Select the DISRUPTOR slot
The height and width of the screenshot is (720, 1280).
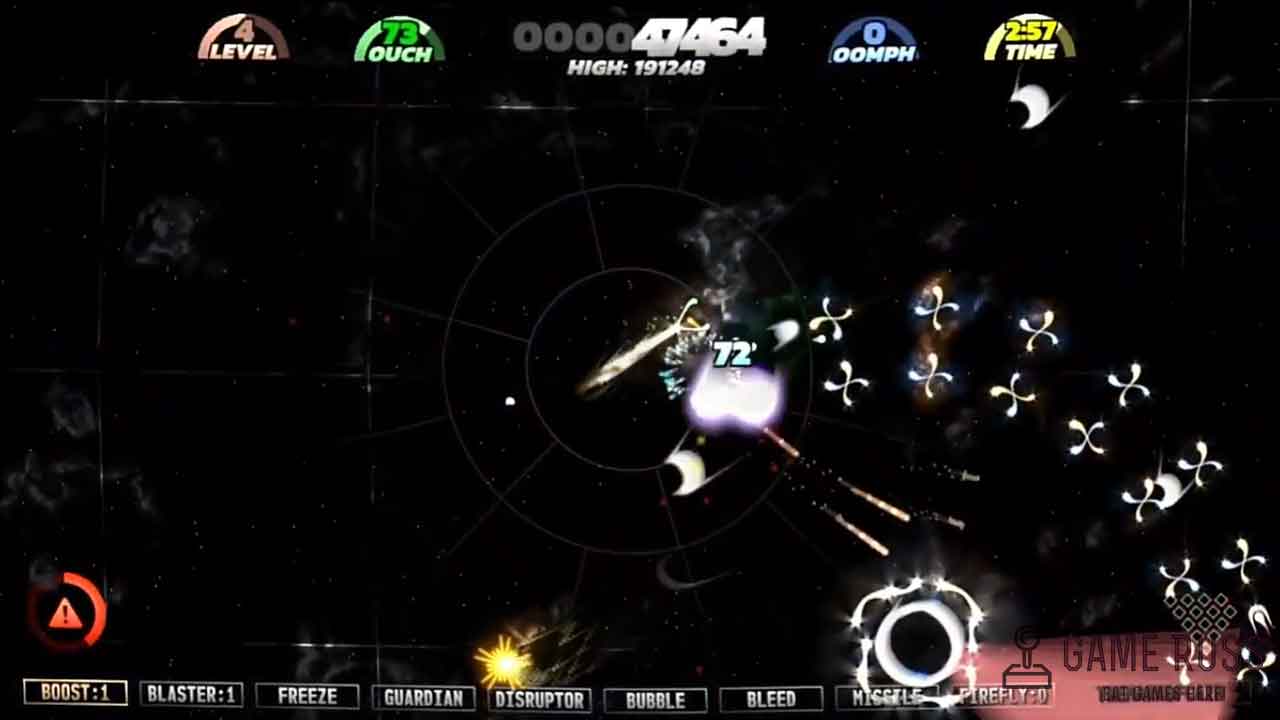(540, 699)
